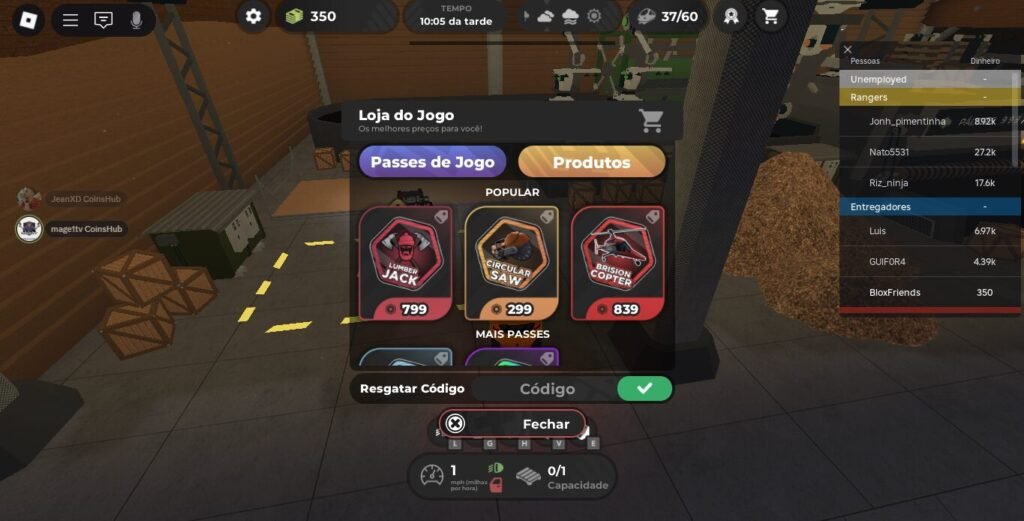
Task: Choose the Brision Copter pass card
Action: [x=617, y=263]
